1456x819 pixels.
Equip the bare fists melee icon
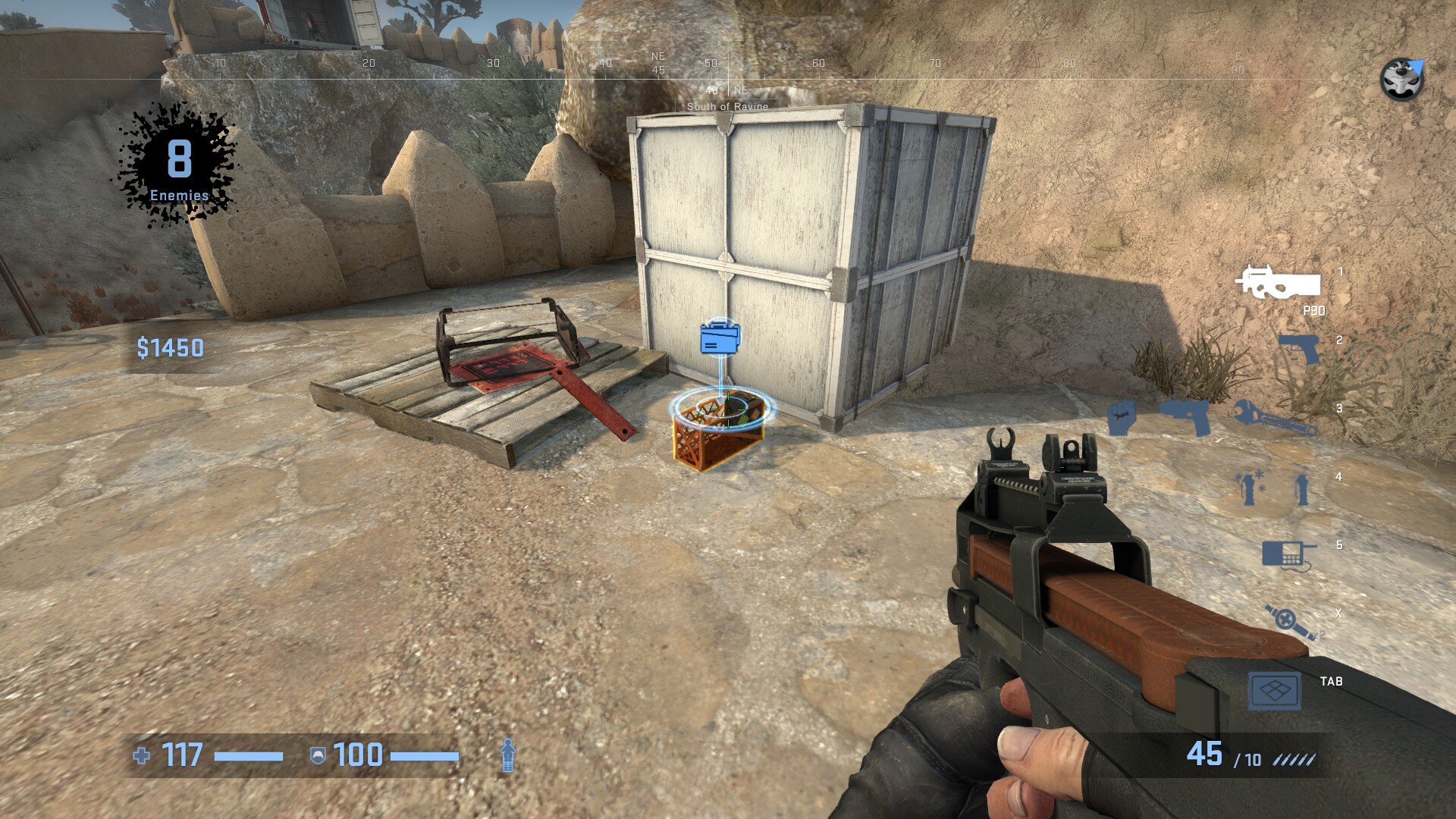(1121, 417)
